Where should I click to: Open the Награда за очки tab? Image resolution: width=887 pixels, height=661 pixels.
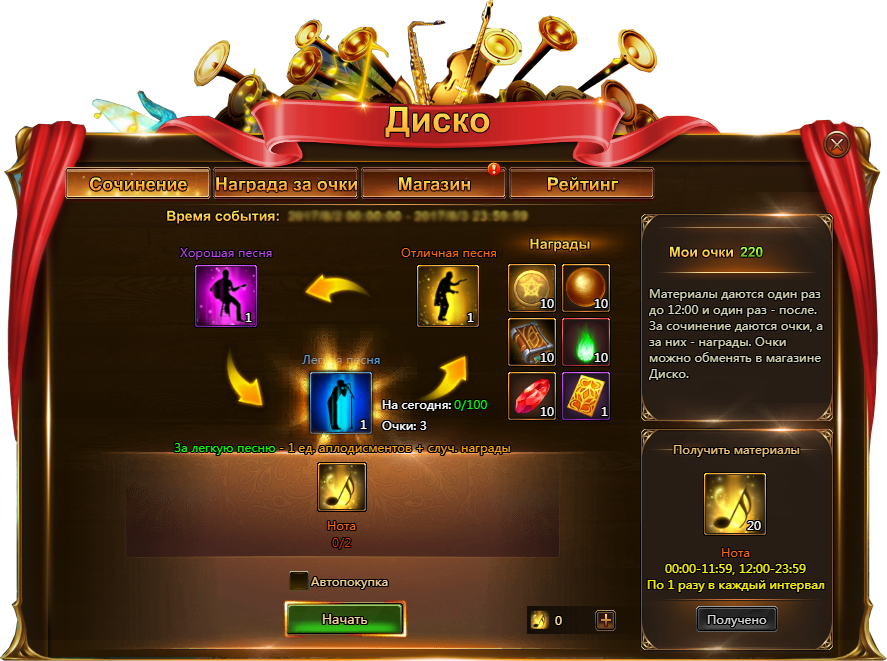point(286,184)
